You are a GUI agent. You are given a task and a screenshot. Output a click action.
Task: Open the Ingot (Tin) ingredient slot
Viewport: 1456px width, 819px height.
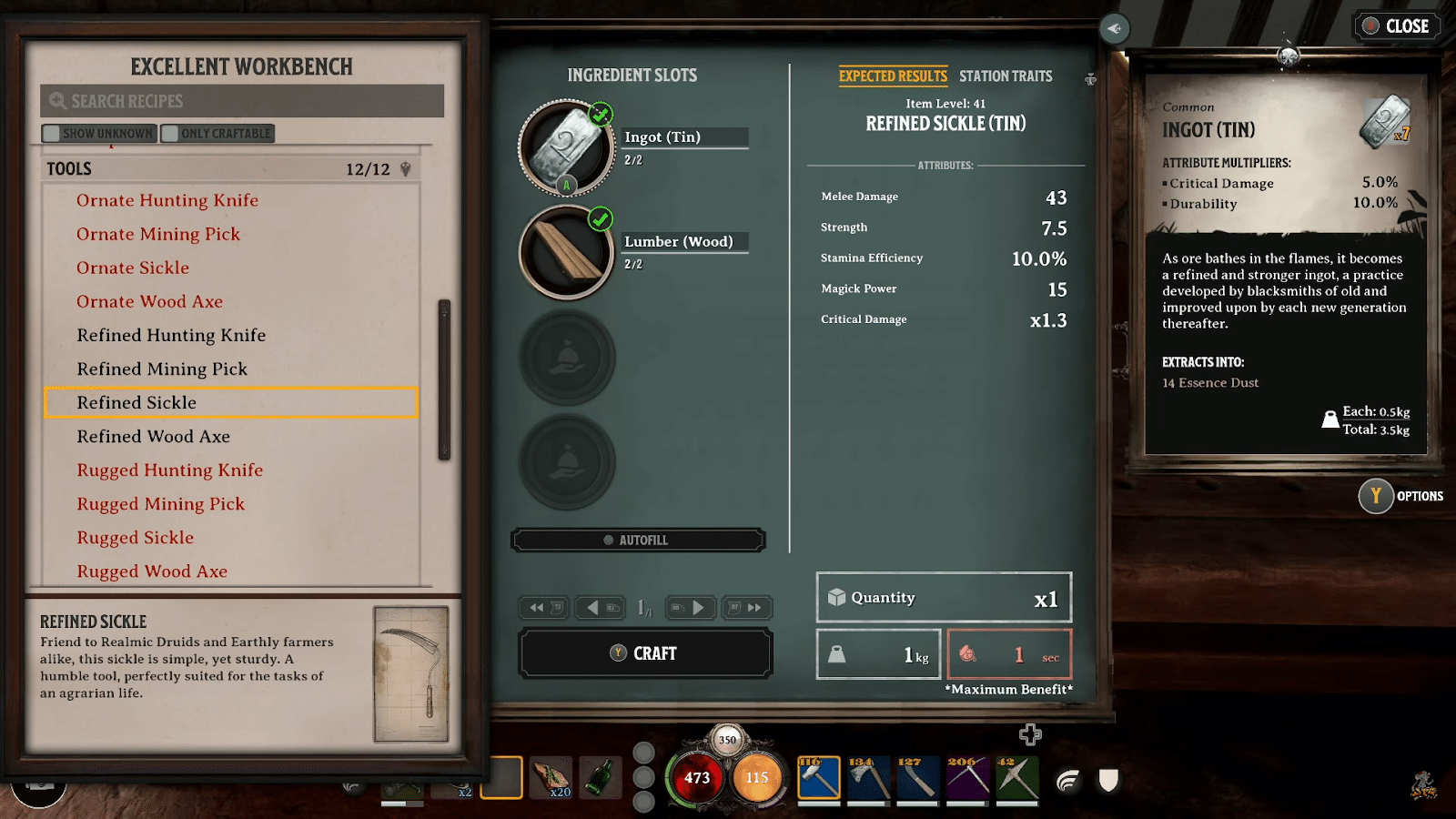pyautogui.click(x=565, y=148)
